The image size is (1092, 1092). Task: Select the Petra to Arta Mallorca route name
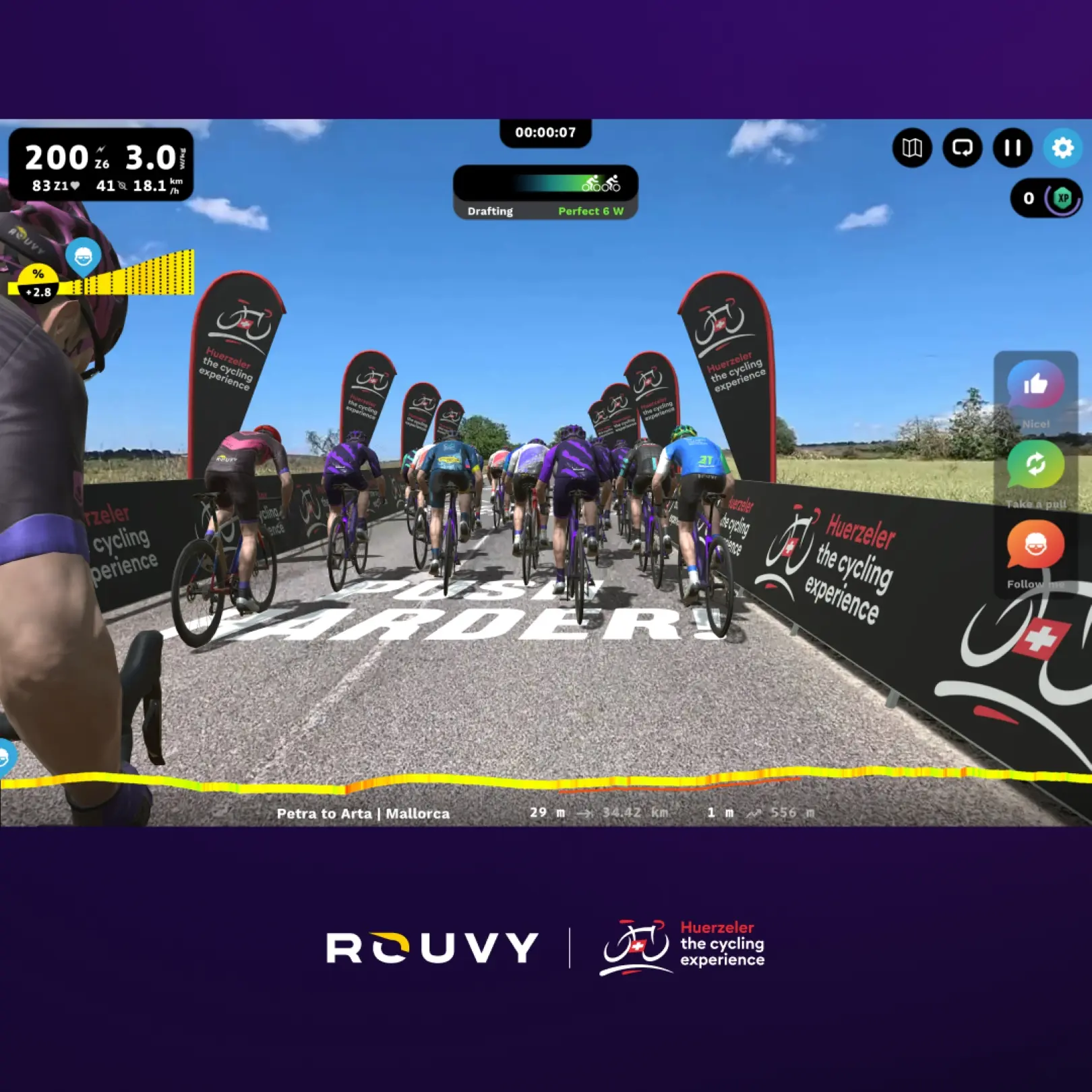[364, 814]
